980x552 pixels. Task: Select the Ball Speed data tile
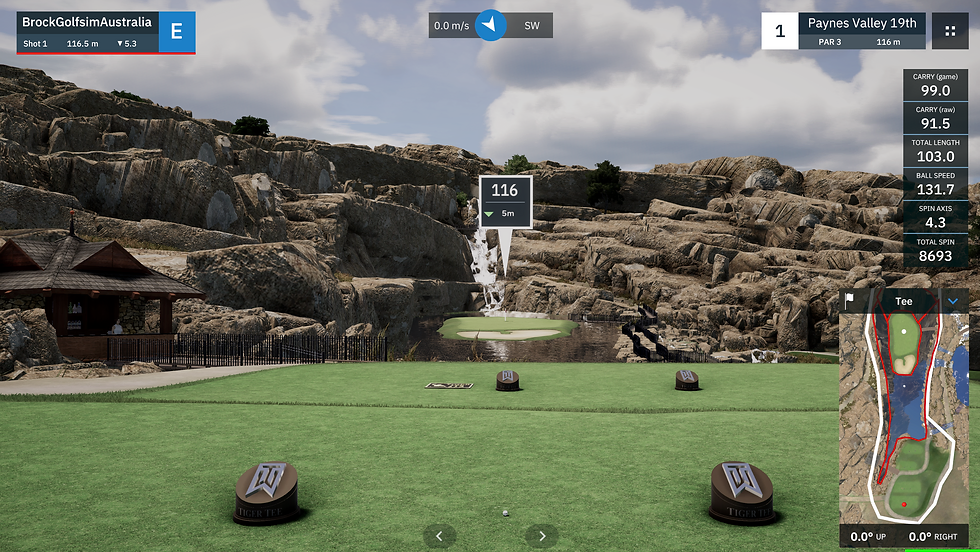[935, 183]
